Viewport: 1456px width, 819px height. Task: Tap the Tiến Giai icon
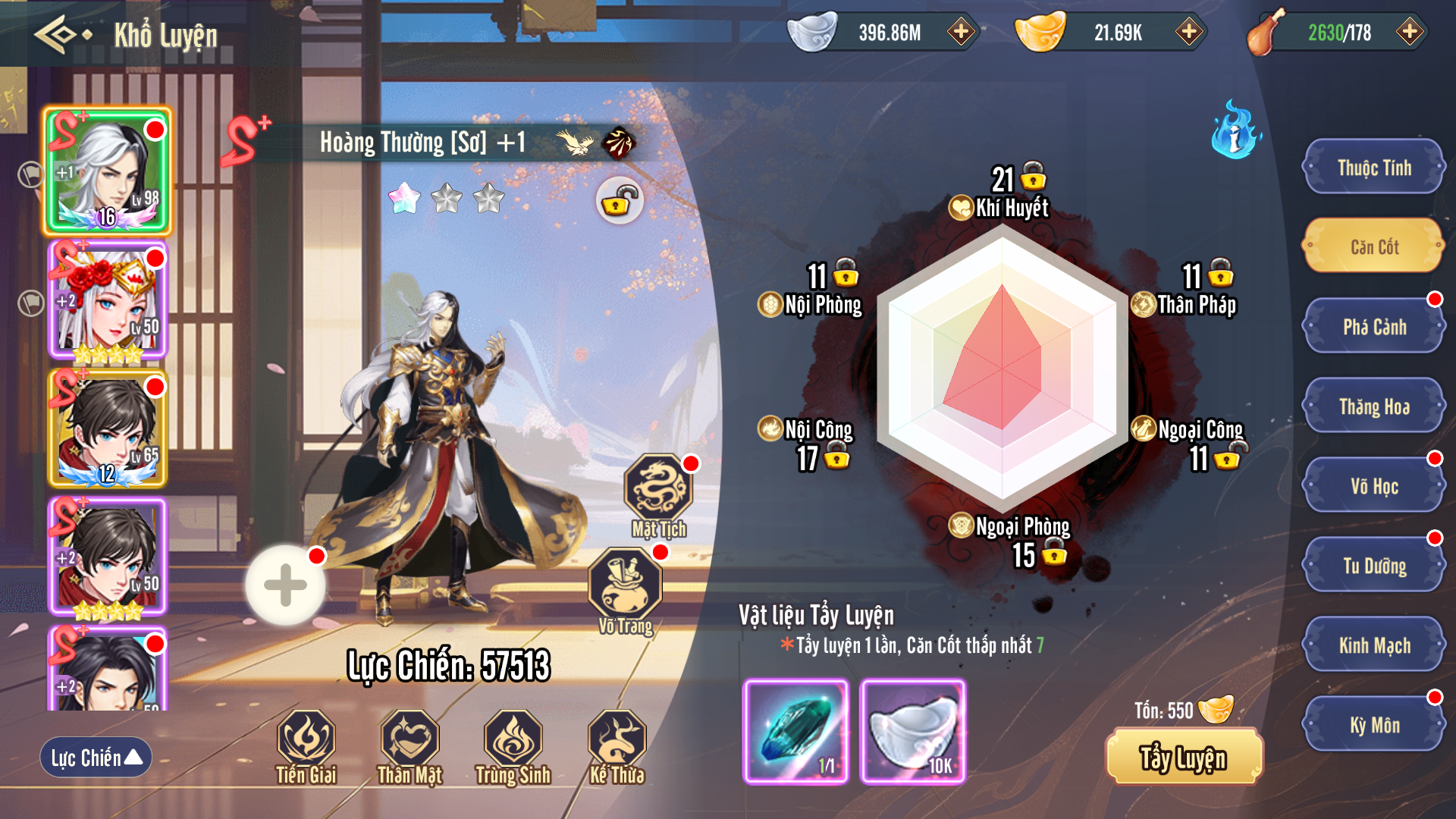(x=306, y=739)
